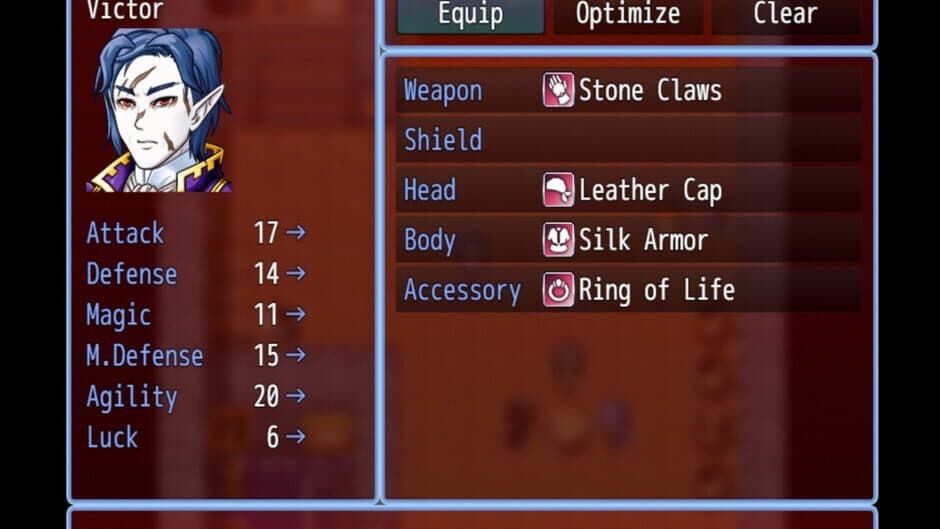The image size is (940, 529).
Task: Click the Clear command
Action: pos(785,15)
